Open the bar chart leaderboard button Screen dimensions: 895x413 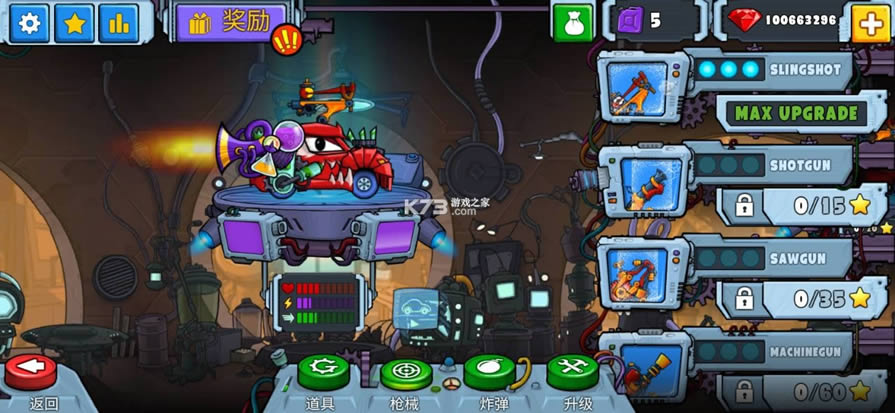[119, 22]
